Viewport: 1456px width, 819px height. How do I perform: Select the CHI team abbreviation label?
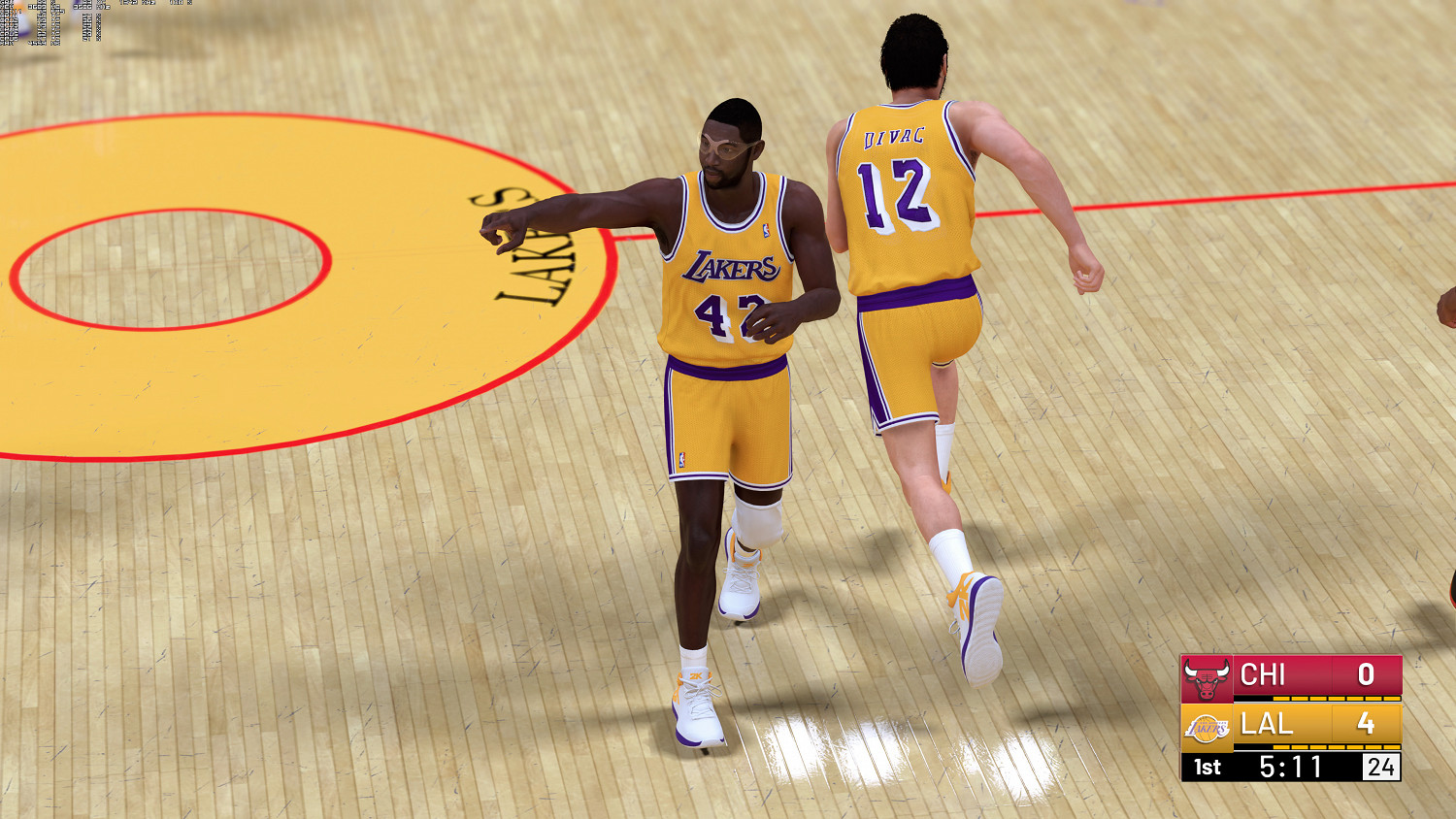click(1262, 674)
